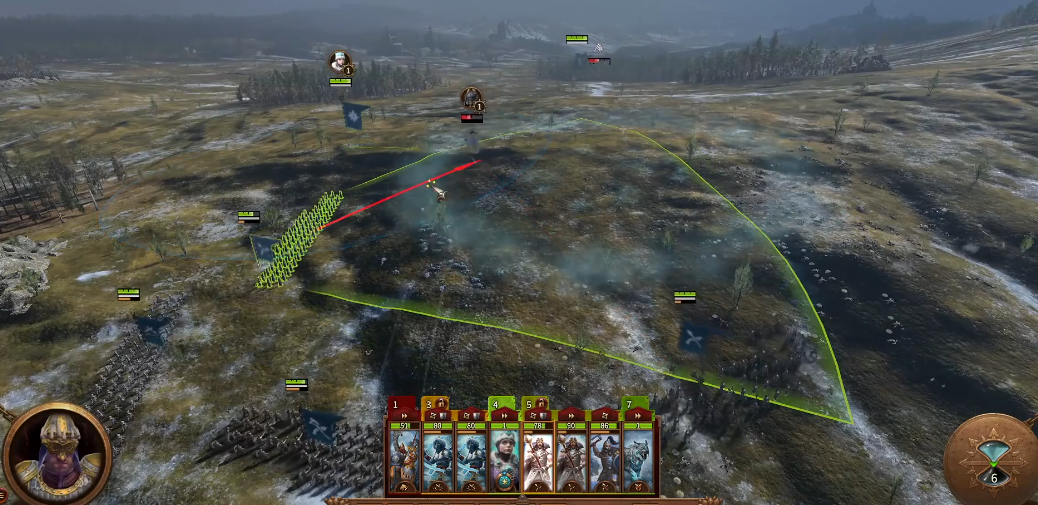This screenshot has width=1038, height=505.
Task: Toggle the lock icon on group 5
Action: coord(542,403)
